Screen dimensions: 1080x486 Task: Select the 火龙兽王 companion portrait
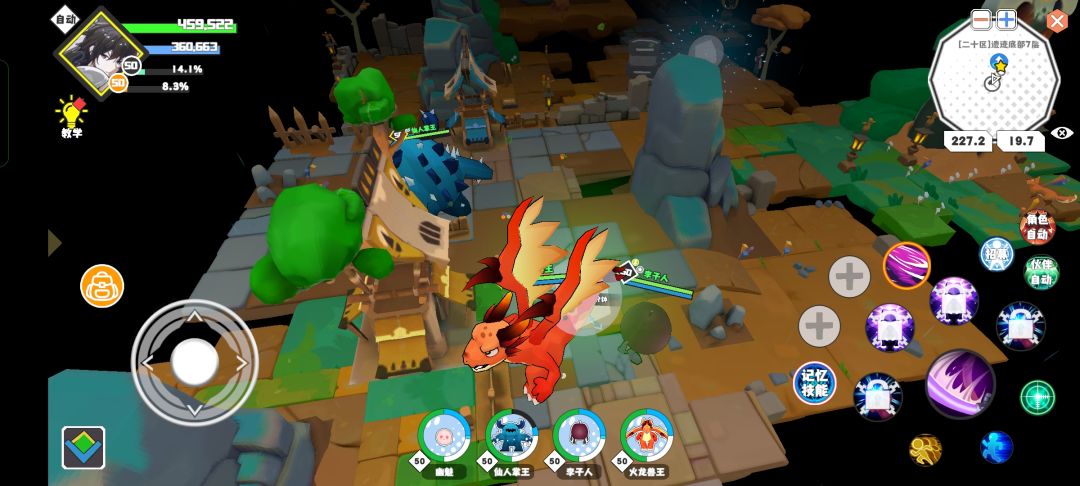pyautogui.click(x=646, y=435)
